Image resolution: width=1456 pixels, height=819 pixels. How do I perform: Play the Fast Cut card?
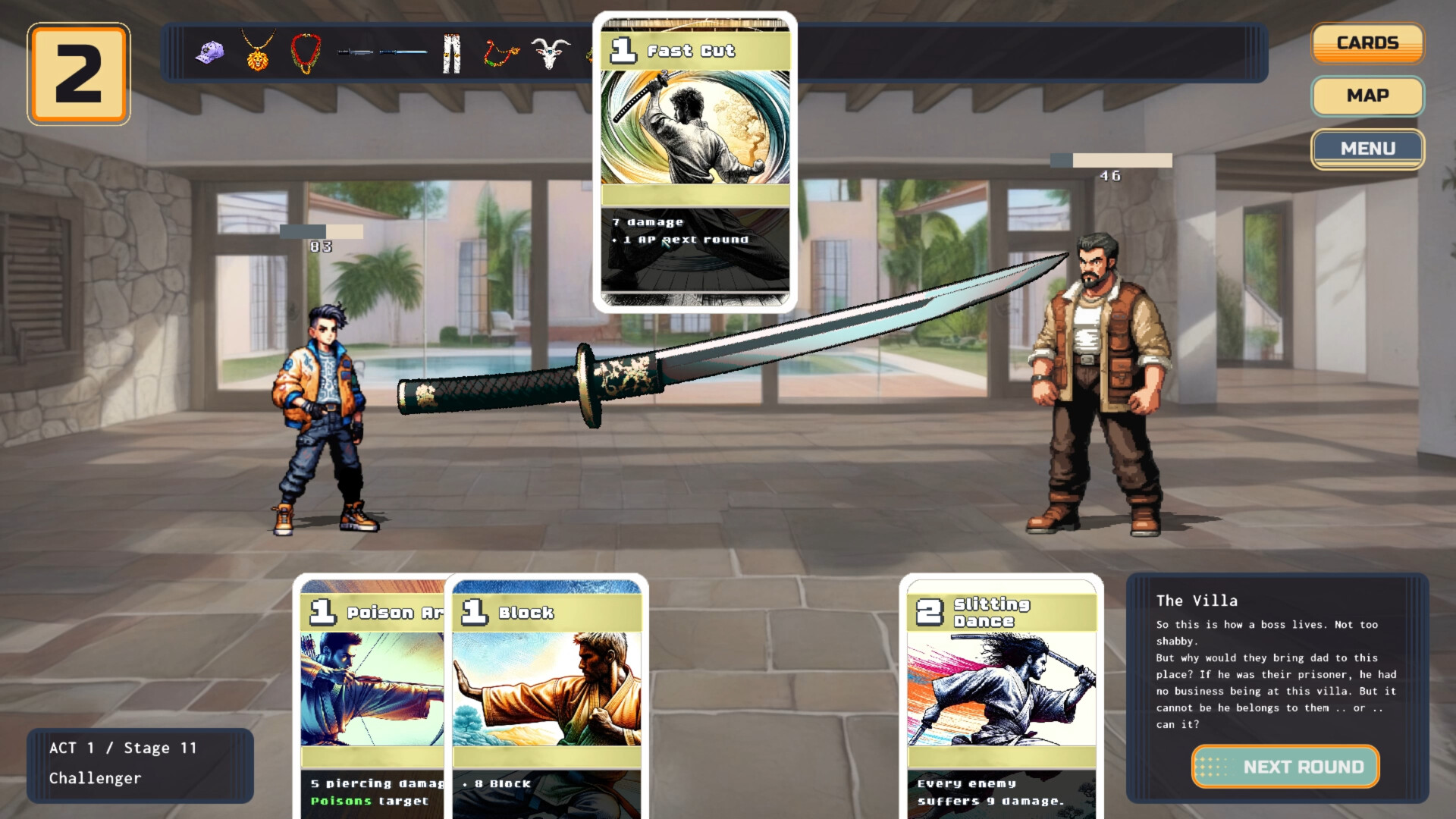pyautogui.click(x=695, y=163)
